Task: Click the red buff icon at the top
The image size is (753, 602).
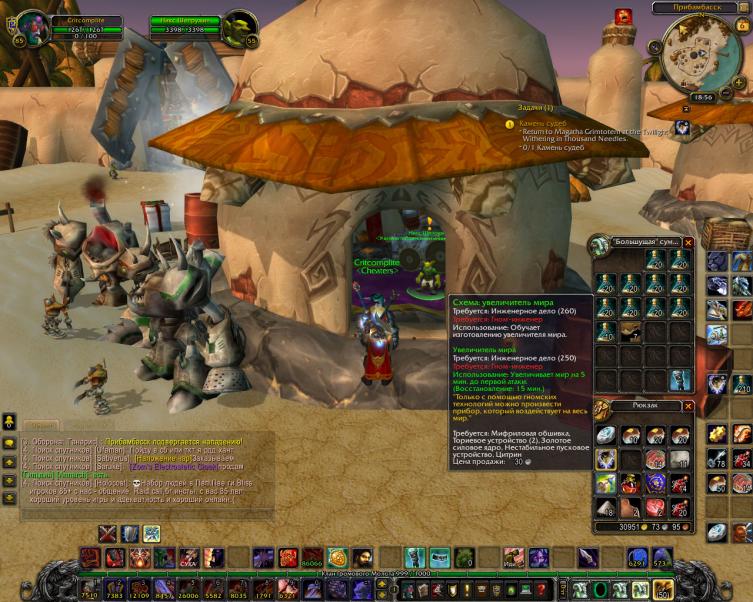Action: pos(623,16)
